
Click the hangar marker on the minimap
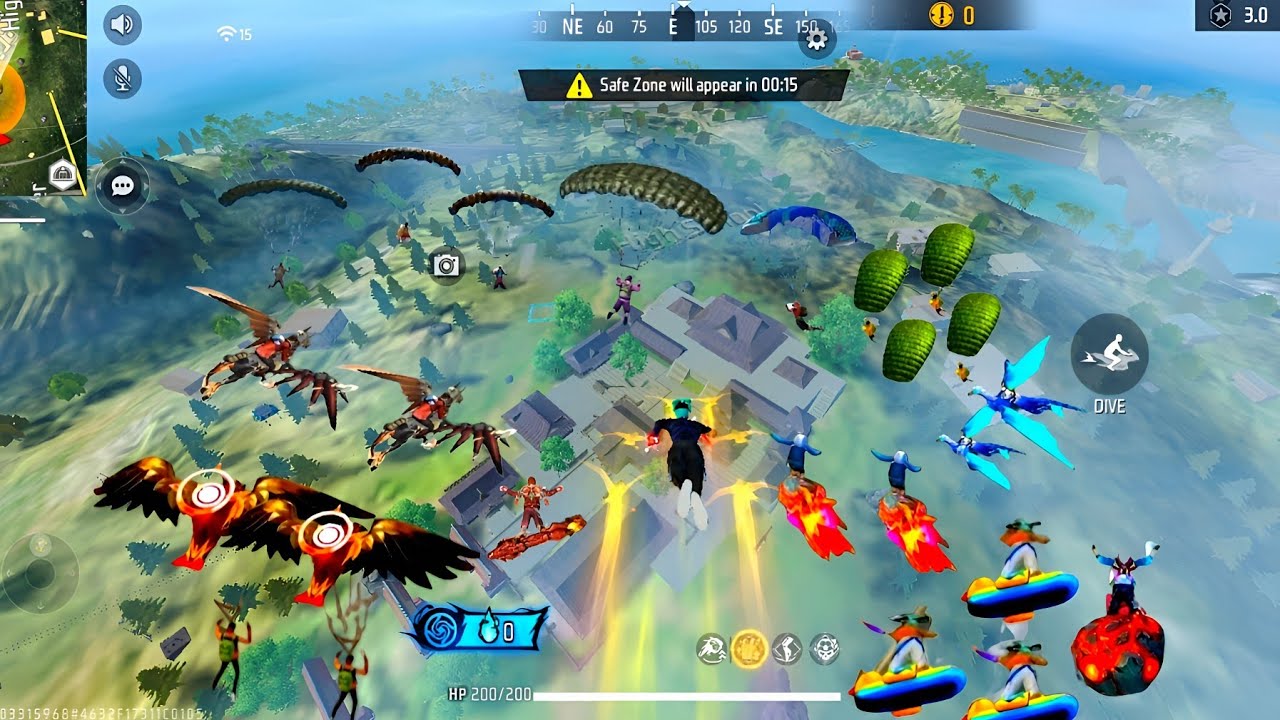[x=63, y=174]
